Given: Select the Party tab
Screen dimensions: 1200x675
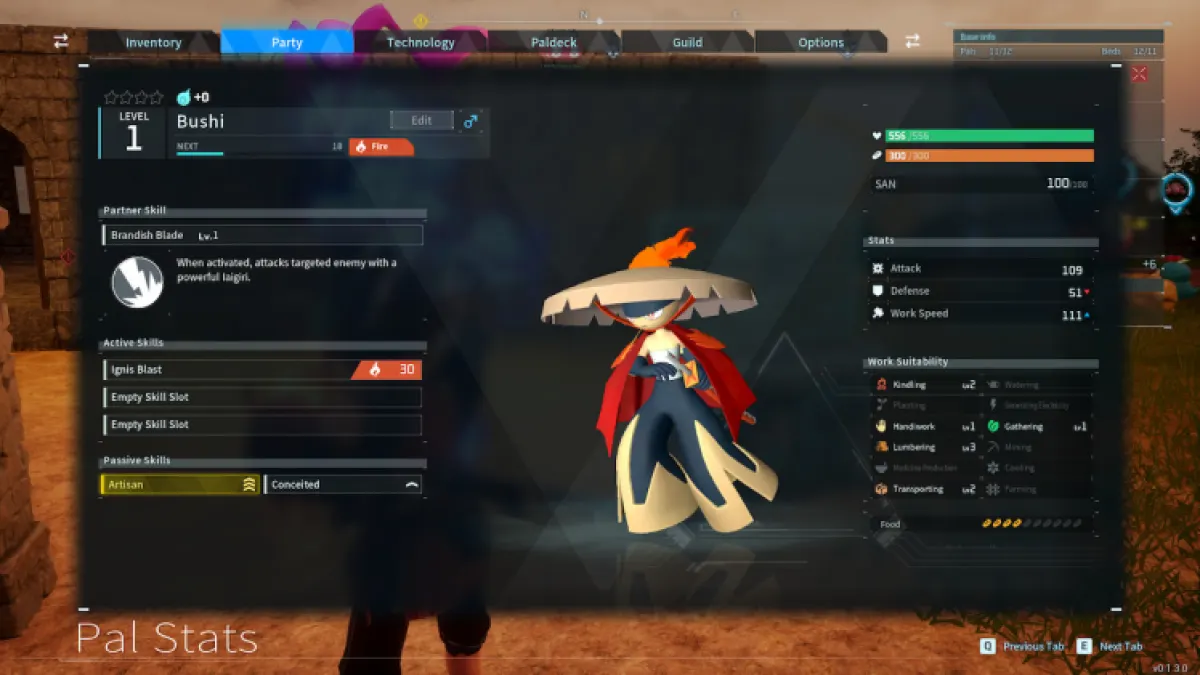Looking at the screenshot, I should coord(286,42).
